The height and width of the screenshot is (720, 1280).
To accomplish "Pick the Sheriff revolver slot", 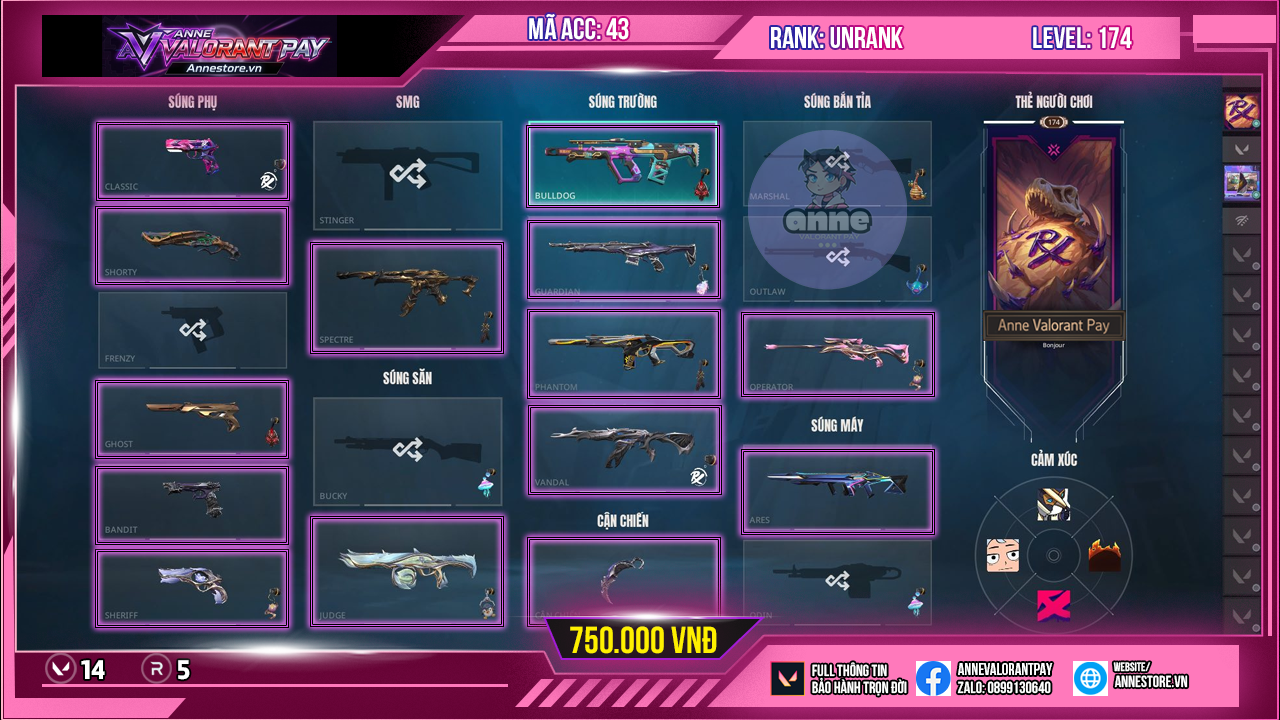I will (192, 589).
